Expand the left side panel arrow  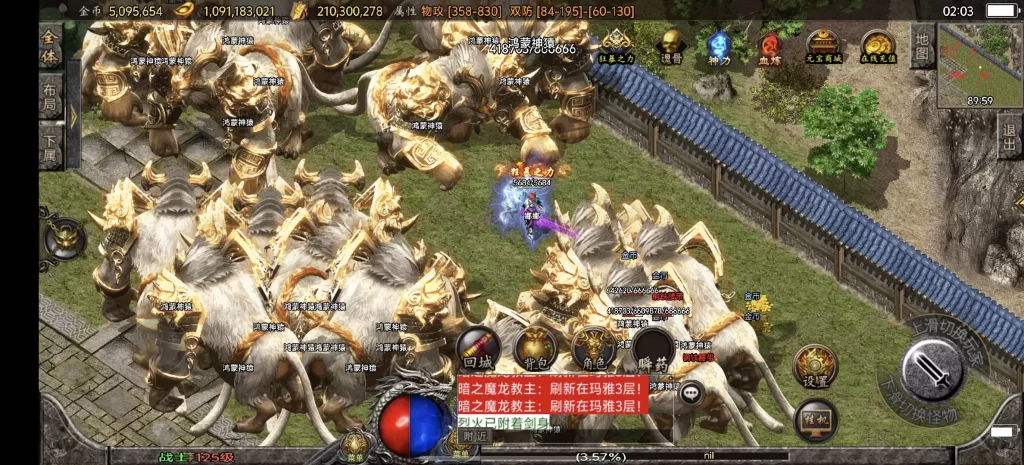click(x=73, y=115)
